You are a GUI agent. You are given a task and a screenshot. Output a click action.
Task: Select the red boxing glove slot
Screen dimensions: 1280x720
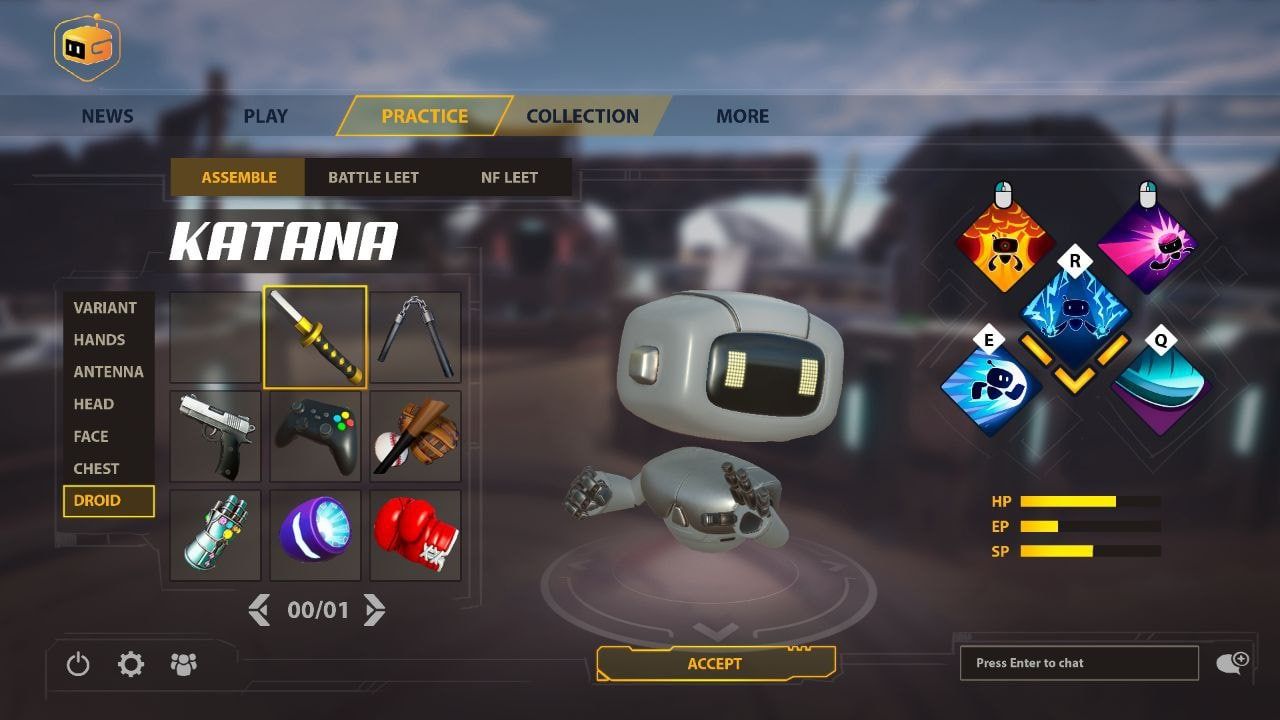coord(415,535)
